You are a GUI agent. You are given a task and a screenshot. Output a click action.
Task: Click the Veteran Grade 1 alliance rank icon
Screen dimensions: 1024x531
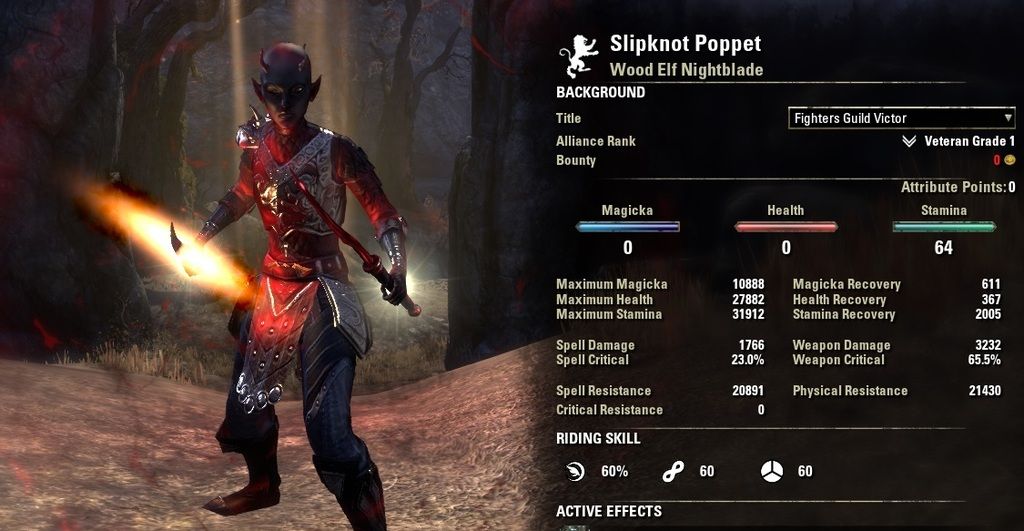click(x=908, y=142)
